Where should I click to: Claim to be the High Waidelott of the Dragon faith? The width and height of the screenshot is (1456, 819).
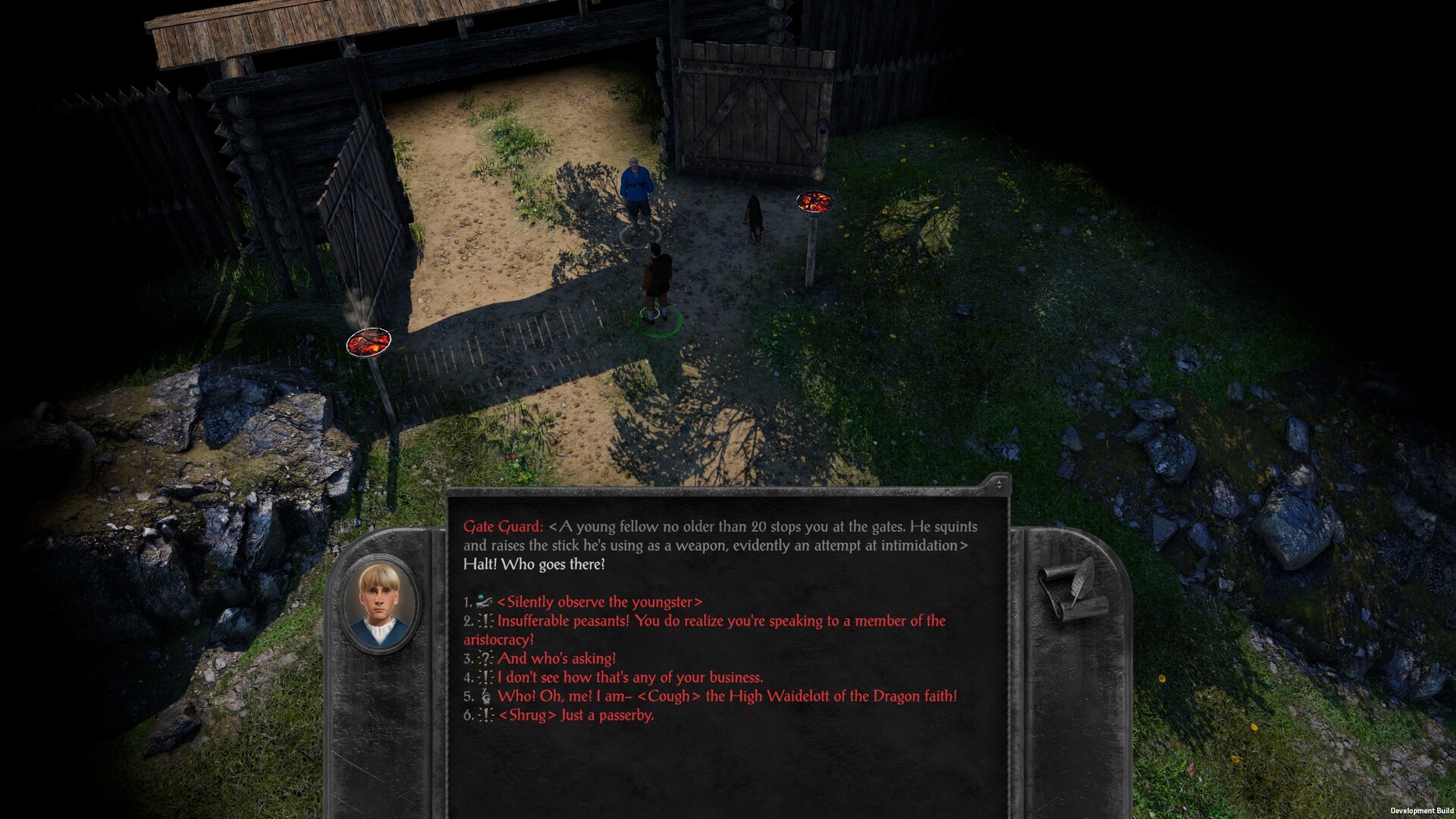click(x=728, y=695)
